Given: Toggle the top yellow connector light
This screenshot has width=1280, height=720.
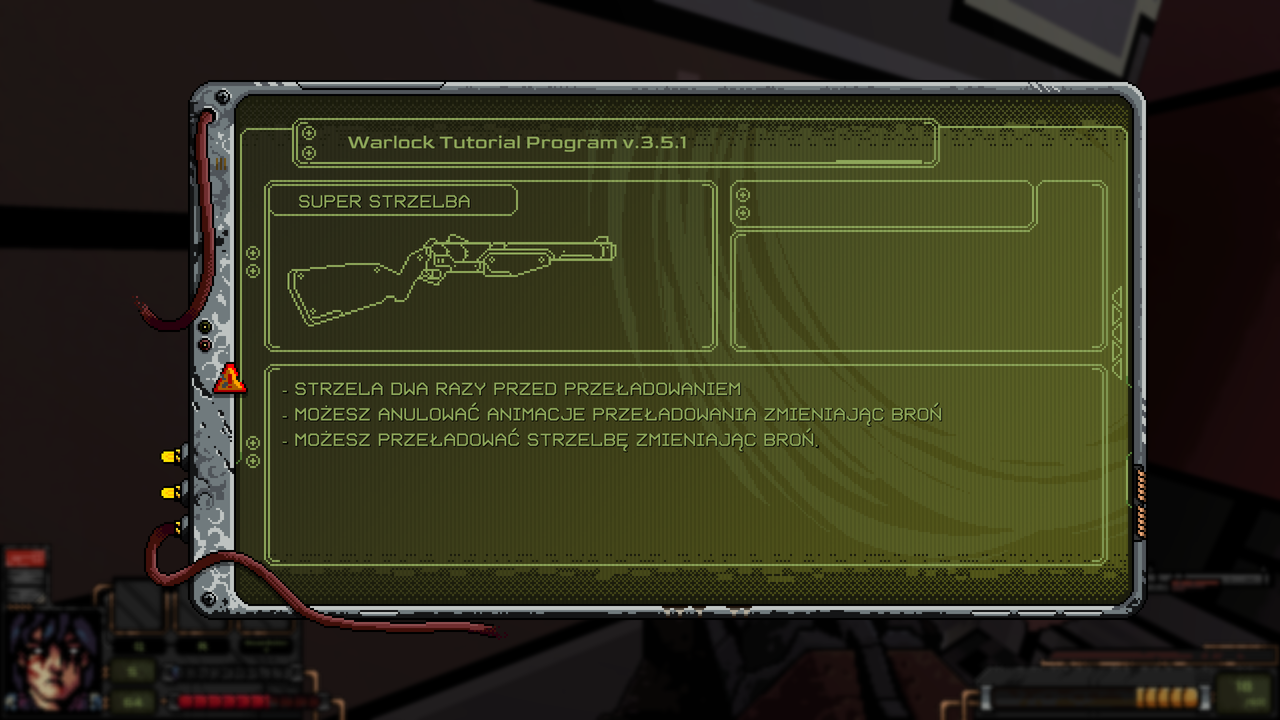Looking at the screenshot, I should pos(168,455).
